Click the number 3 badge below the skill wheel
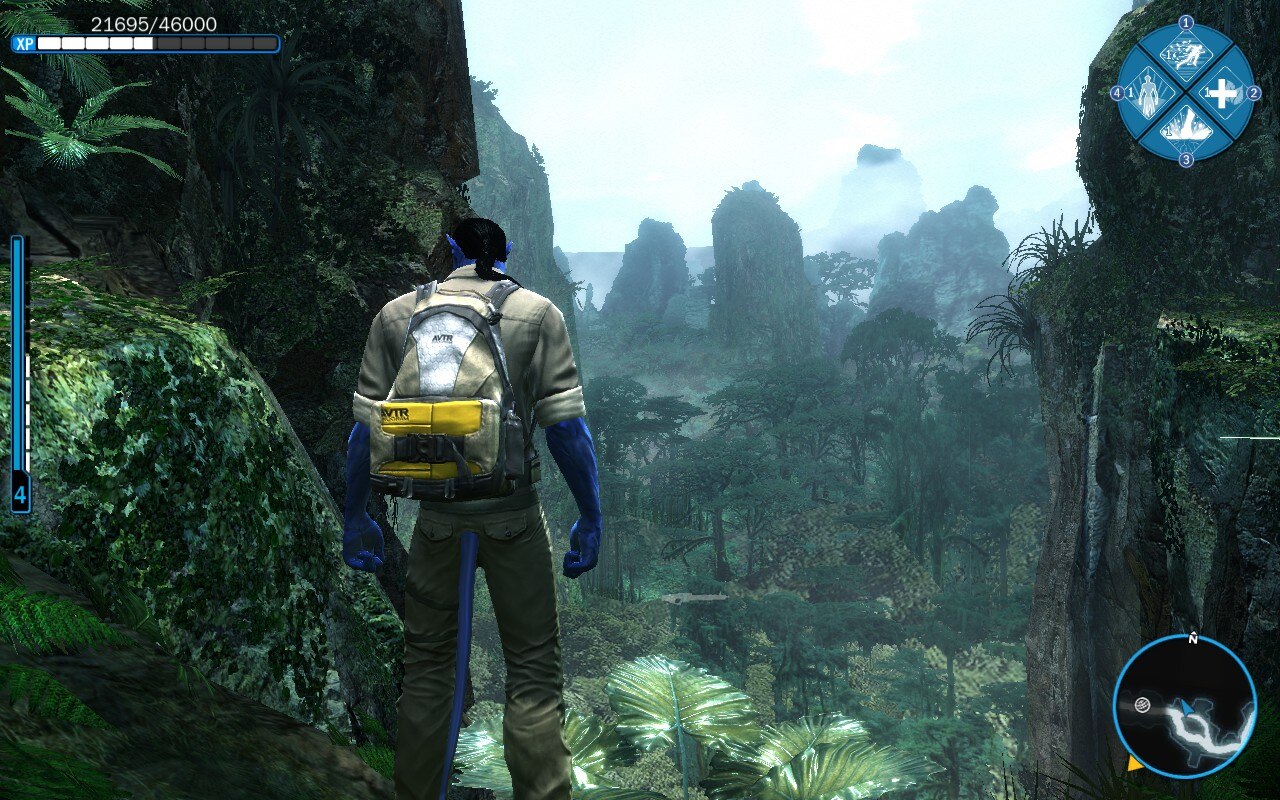 click(1186, 158)
